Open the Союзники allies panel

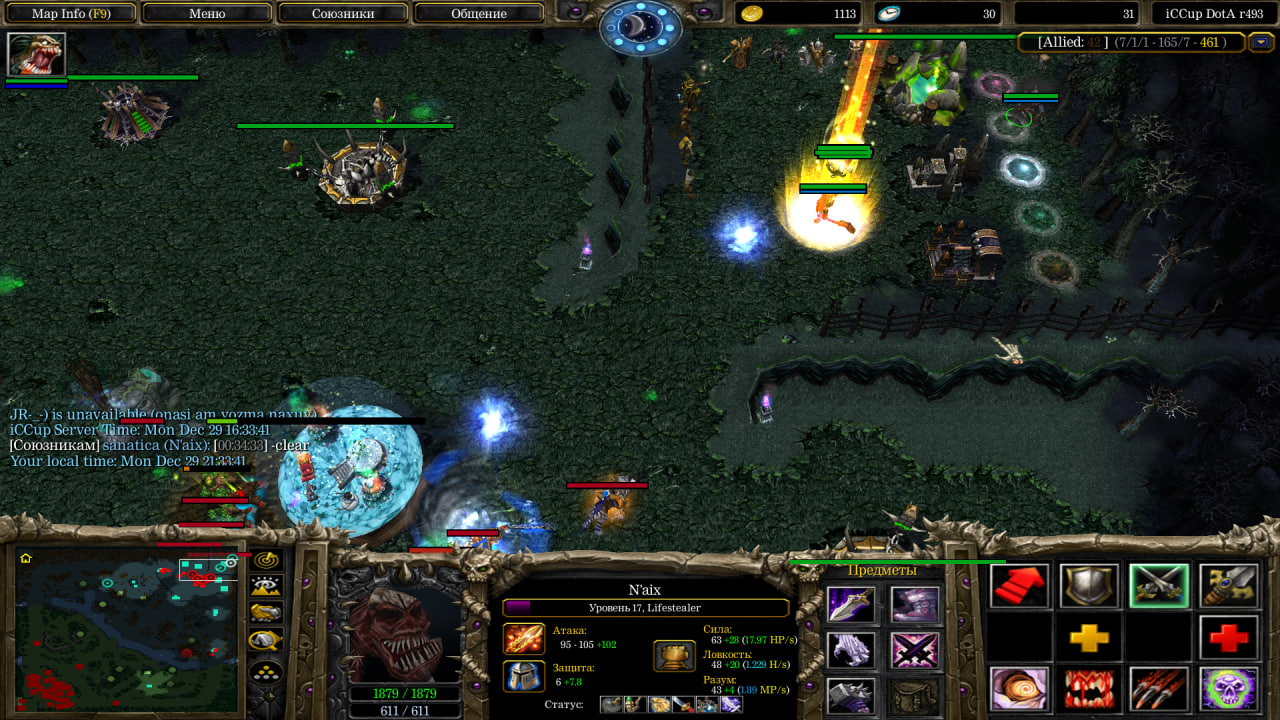coord(343,14)
